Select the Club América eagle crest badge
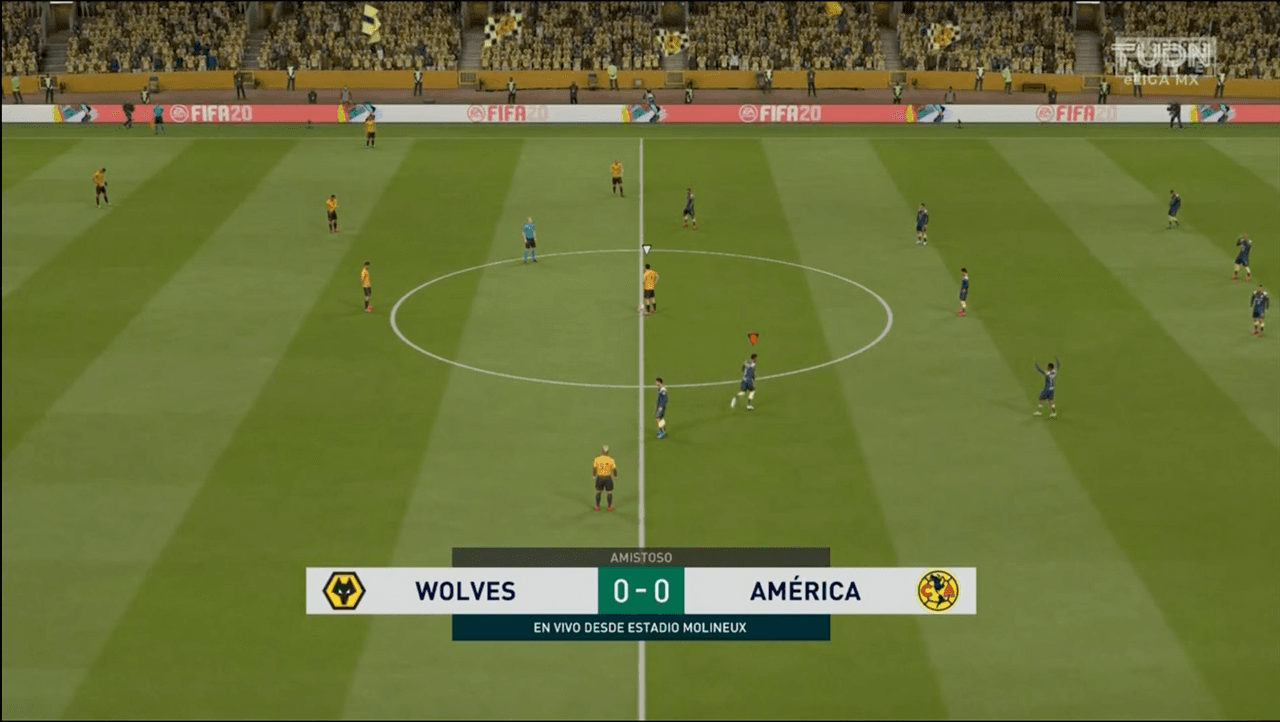 tap(938, 592)
